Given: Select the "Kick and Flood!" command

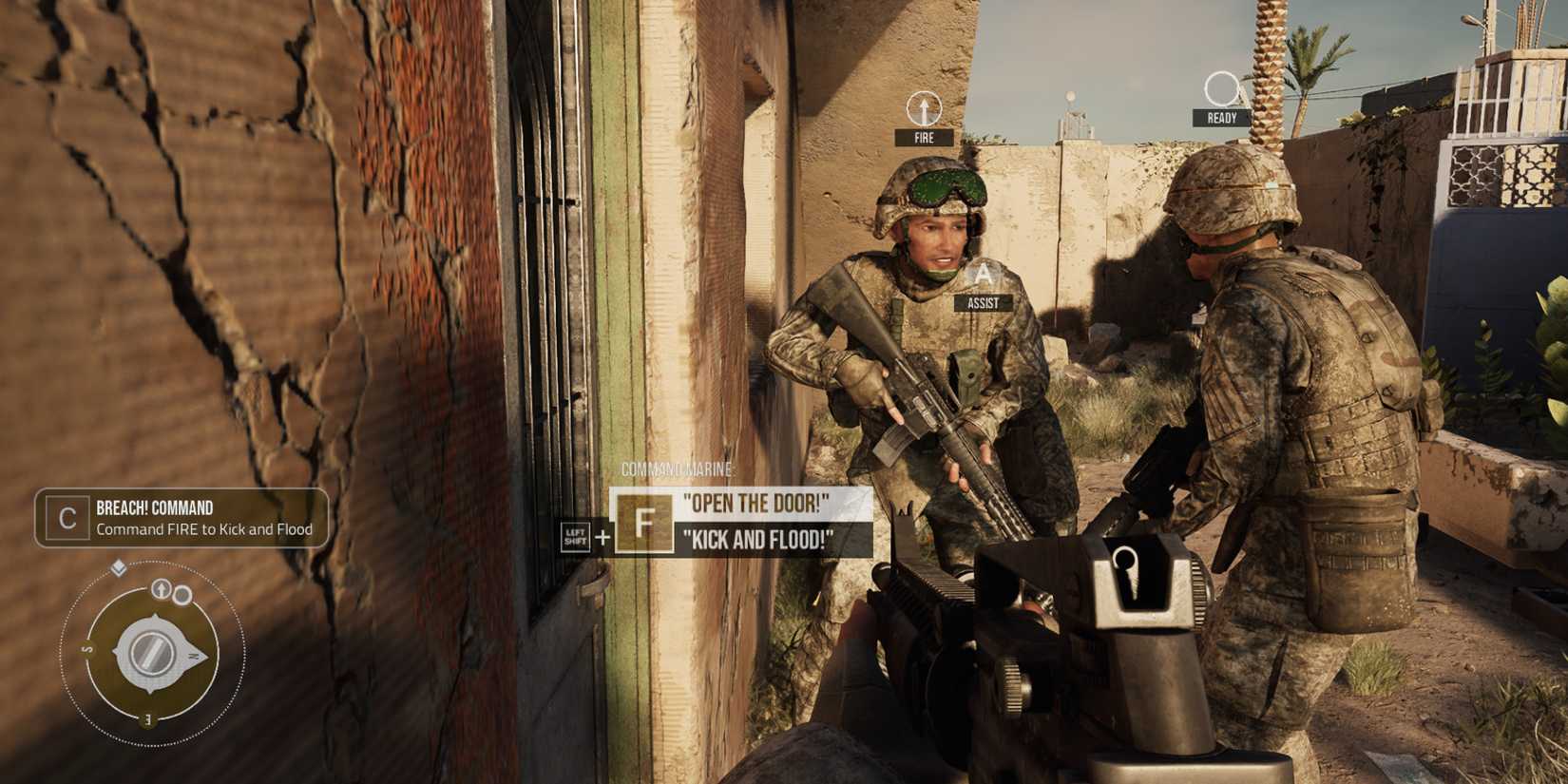Looking at the screenshot, I should 757,540.
